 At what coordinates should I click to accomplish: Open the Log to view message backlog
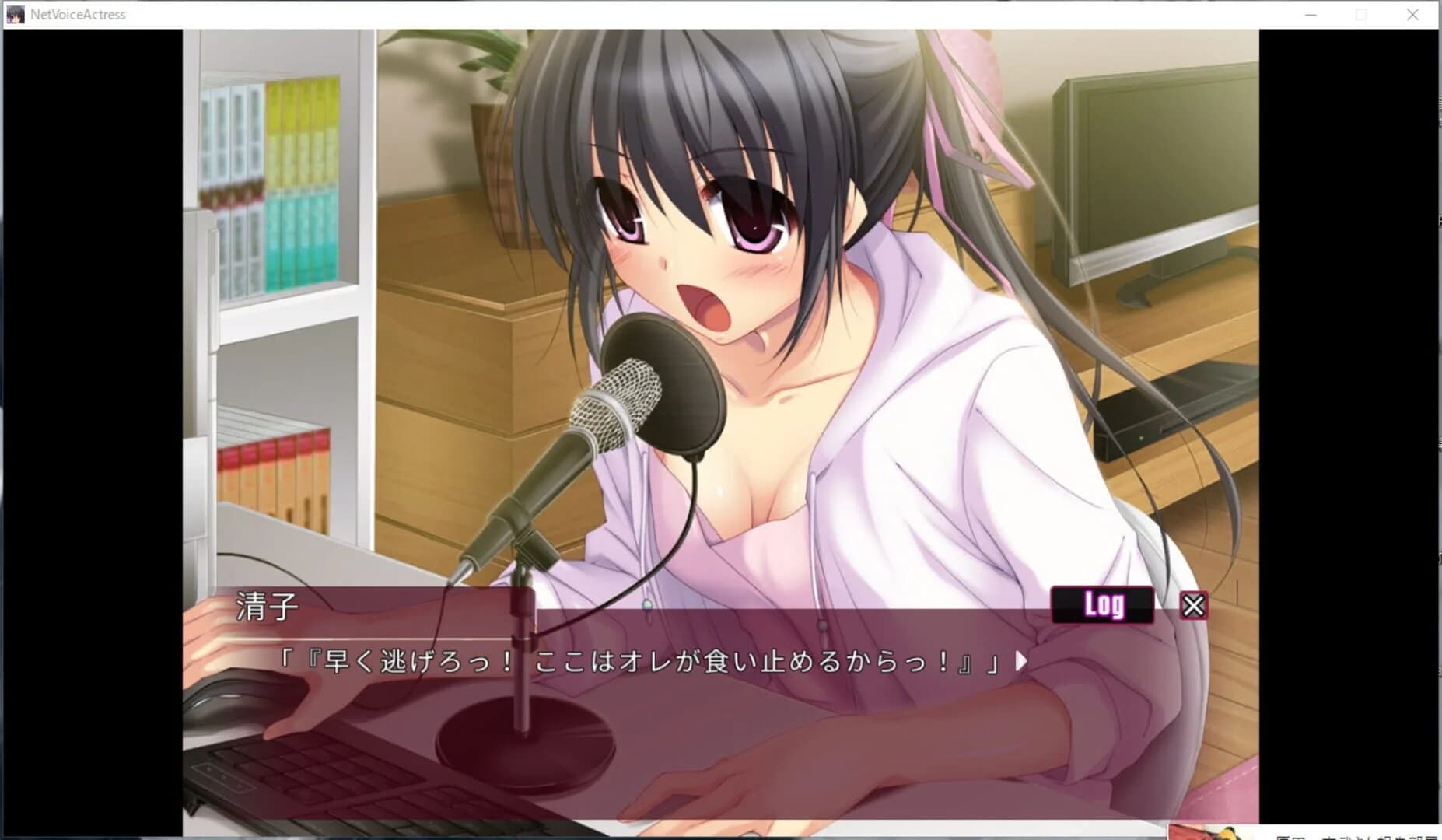(x=1102, y=604)
